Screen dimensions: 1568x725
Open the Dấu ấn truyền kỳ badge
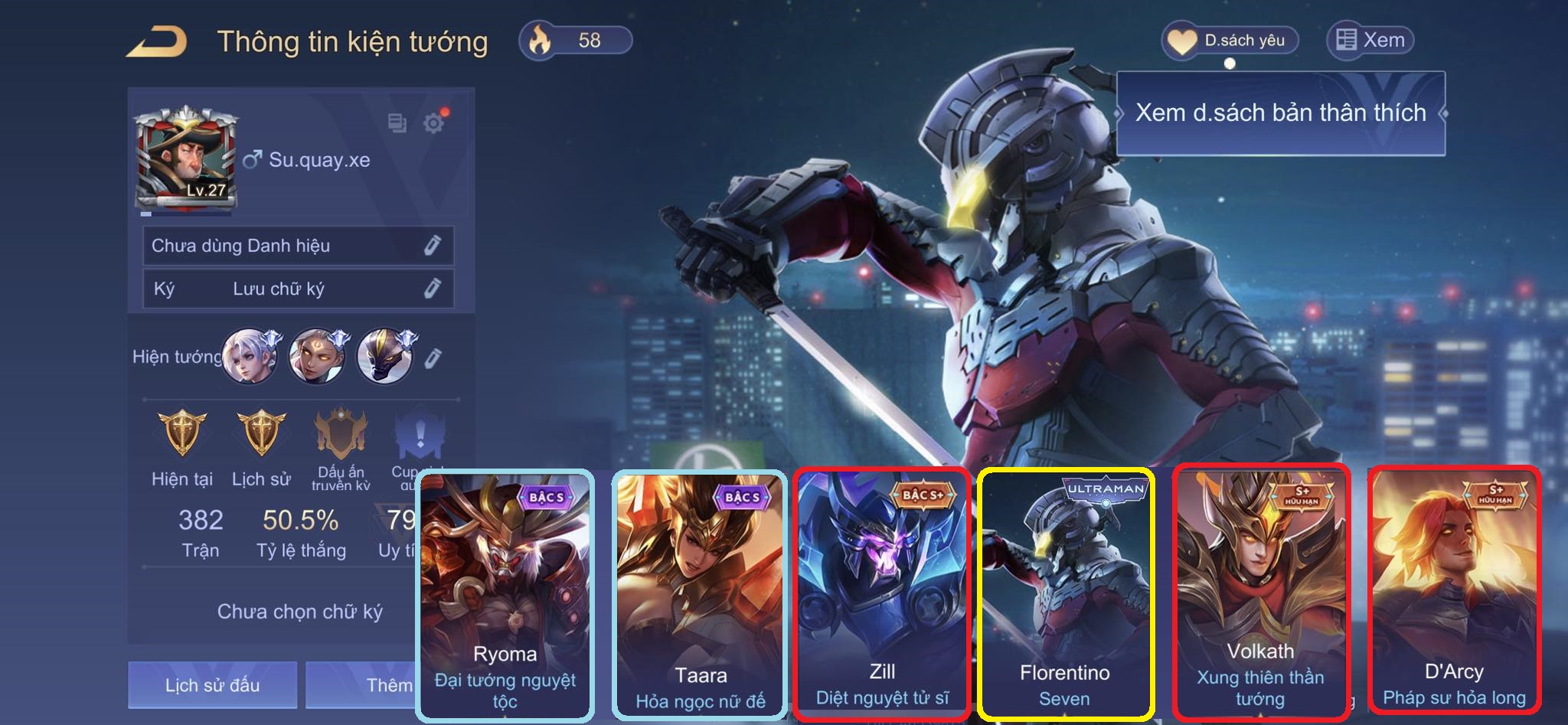pos(341,434)
